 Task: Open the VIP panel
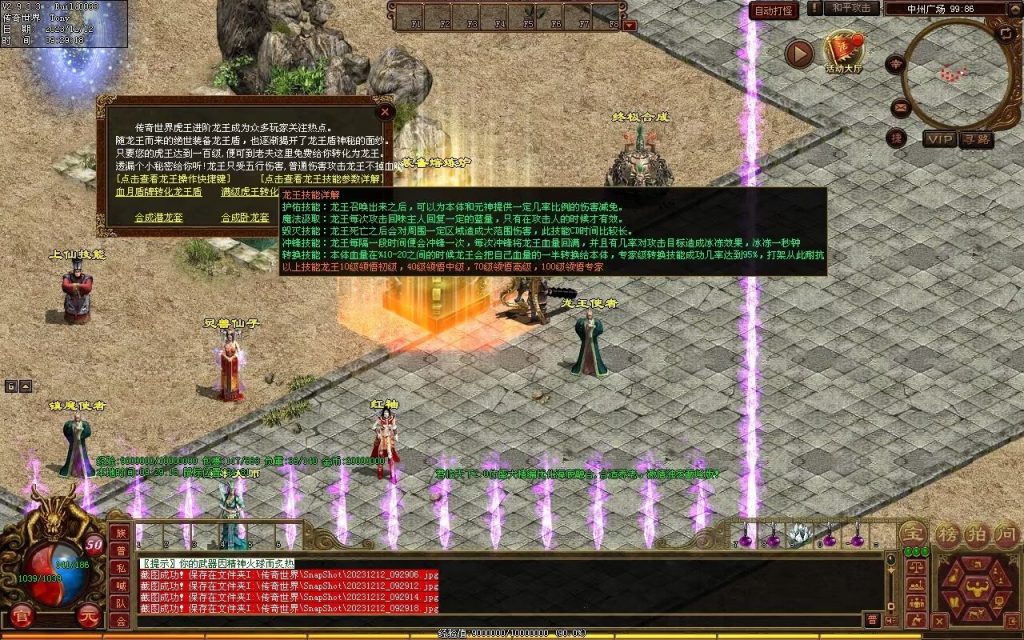939,139
